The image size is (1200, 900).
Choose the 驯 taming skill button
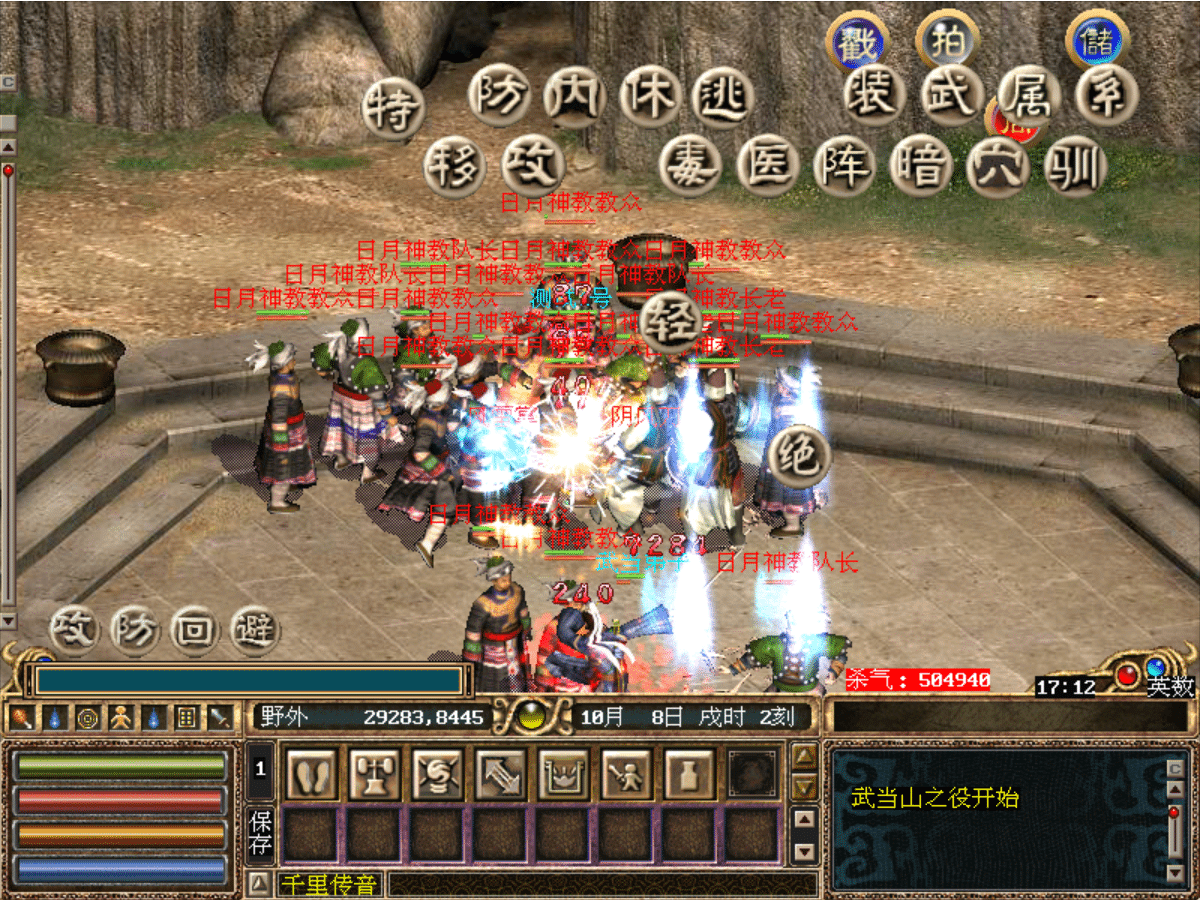click(x=1075, y=166)
